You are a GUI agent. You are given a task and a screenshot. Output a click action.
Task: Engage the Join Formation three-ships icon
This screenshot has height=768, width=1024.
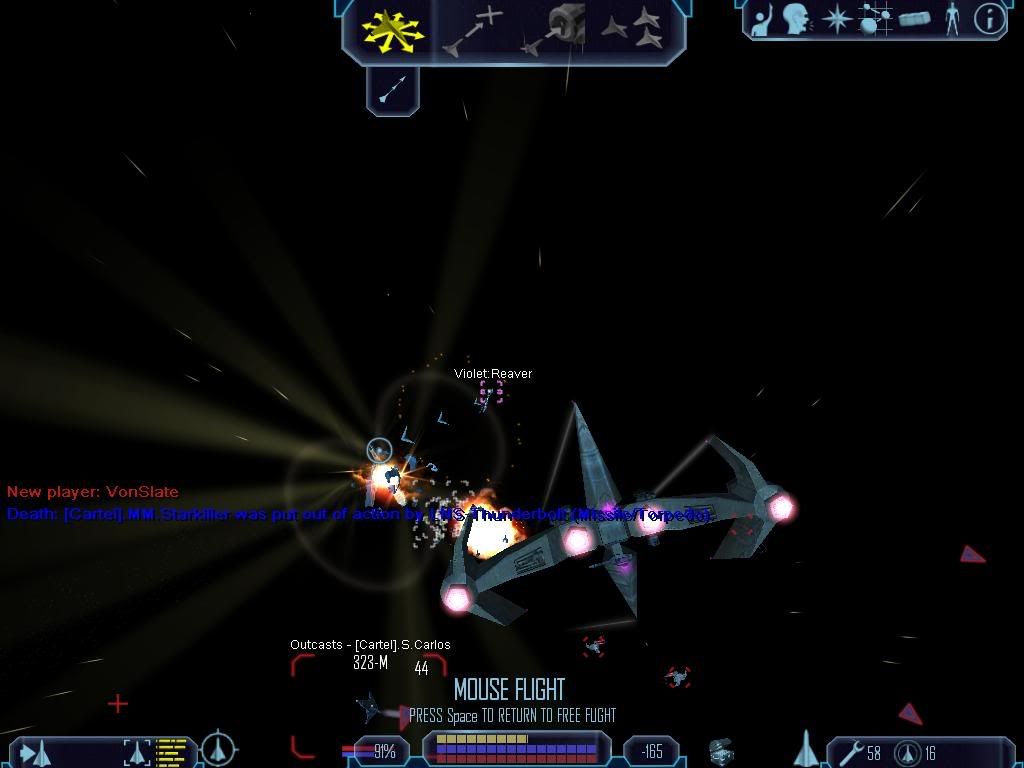pos(633,28)
